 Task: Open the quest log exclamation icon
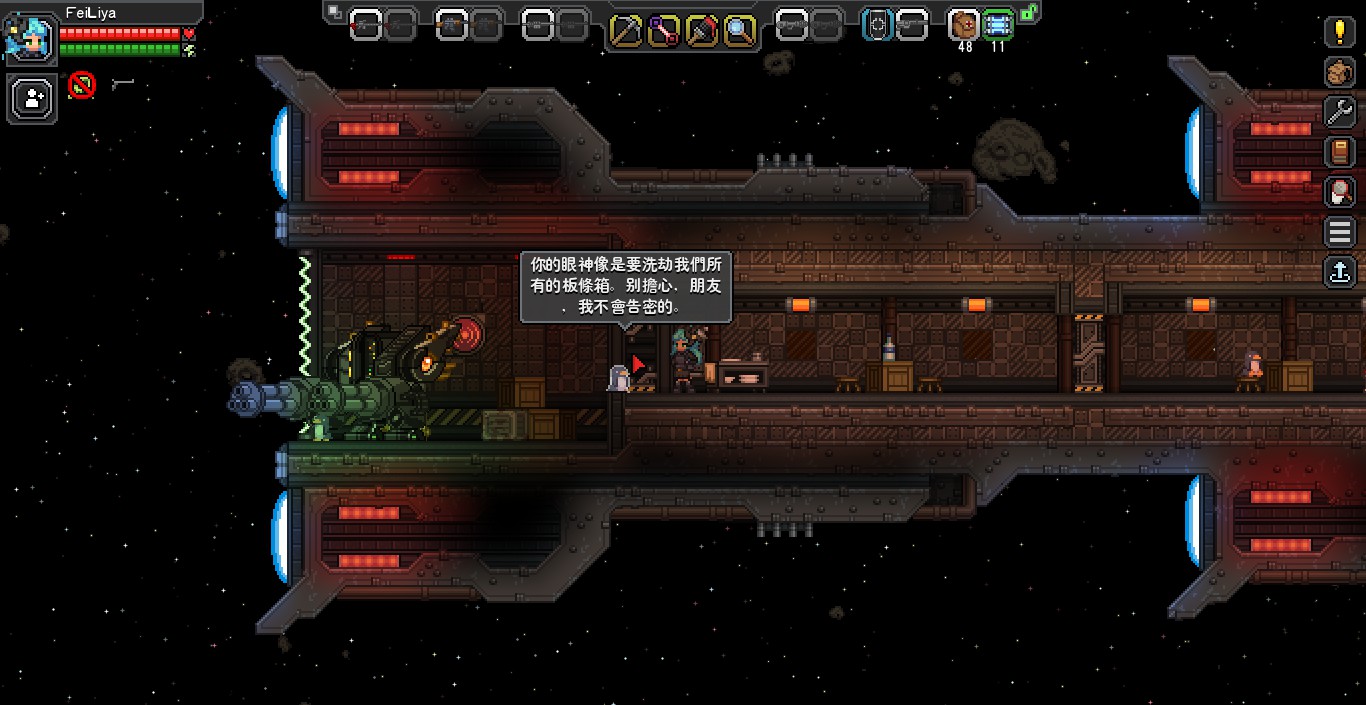[x=1339, y=31]
